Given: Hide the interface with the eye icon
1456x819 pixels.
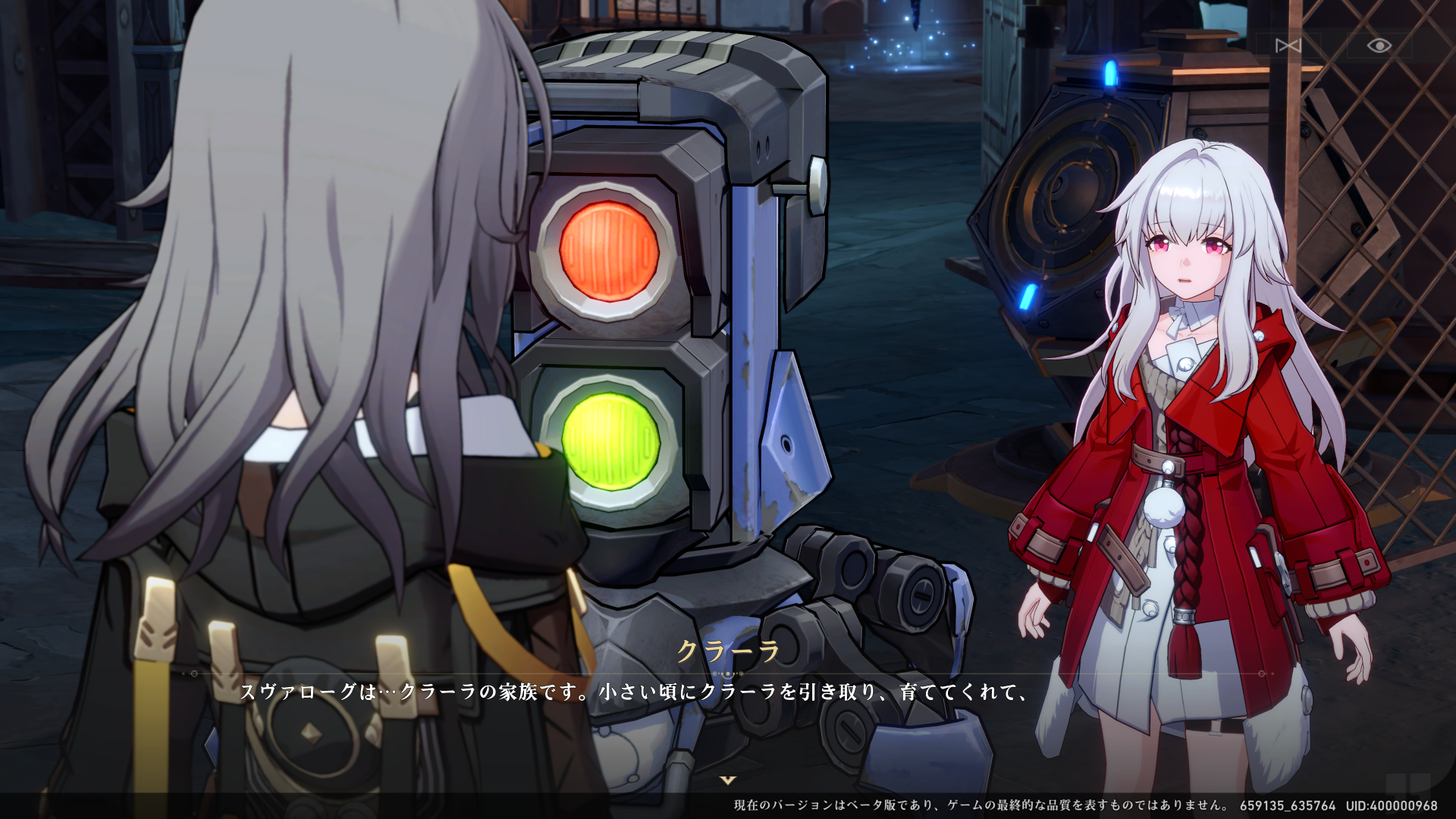Looking at the screenshot, I should [1379, 45].
